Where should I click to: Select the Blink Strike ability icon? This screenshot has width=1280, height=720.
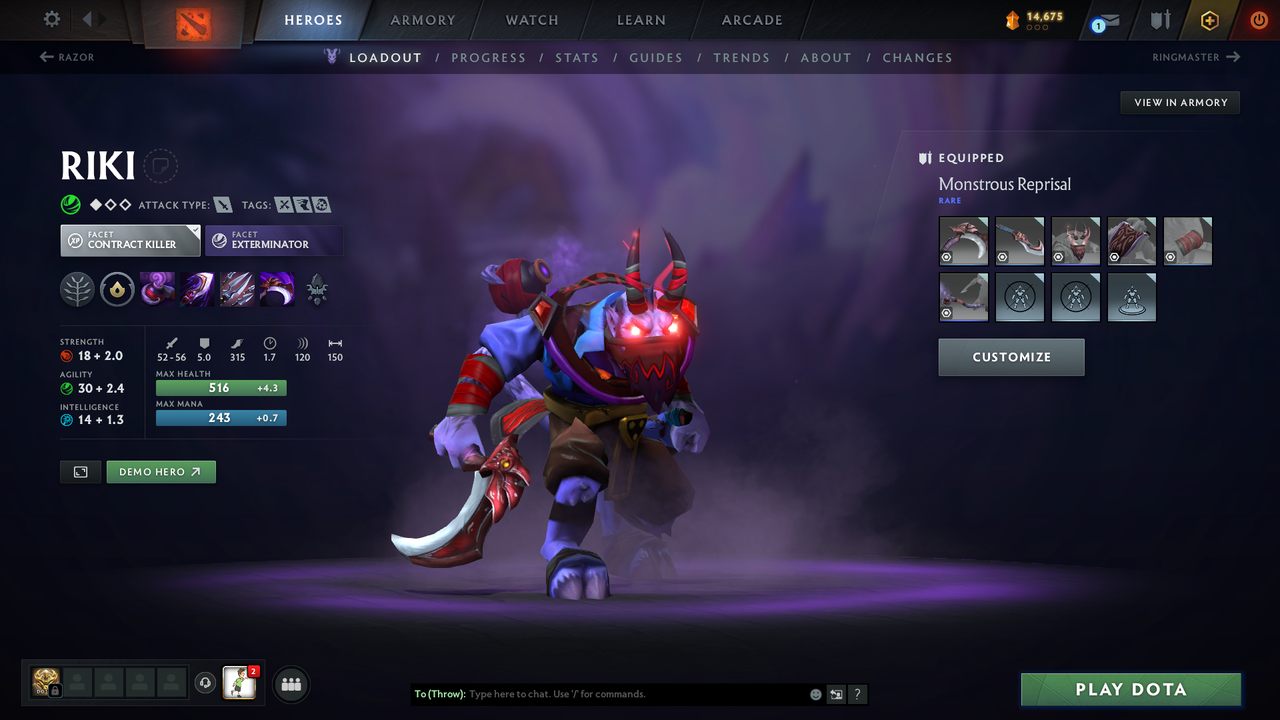coord(197,290)
